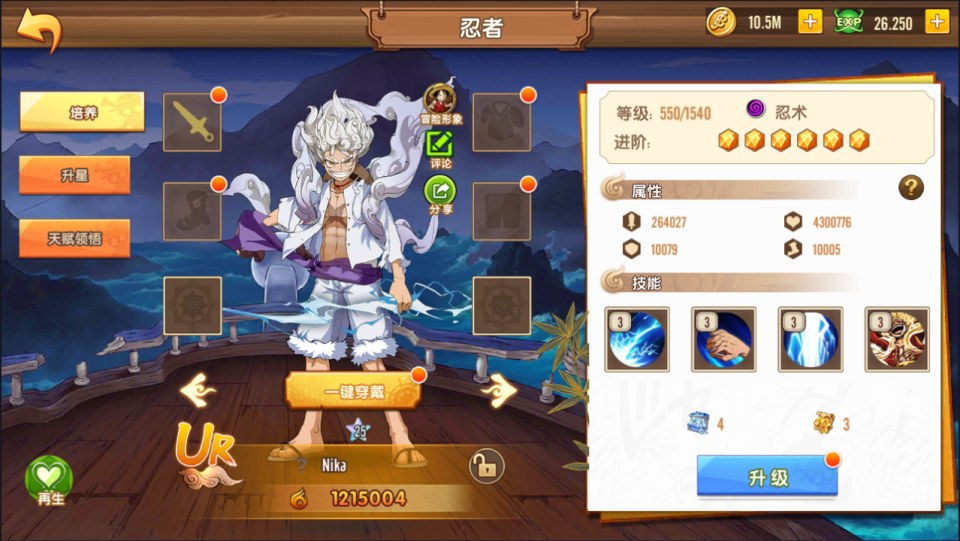
Task: Select the pants equipment slot
Action: point(501,211)
